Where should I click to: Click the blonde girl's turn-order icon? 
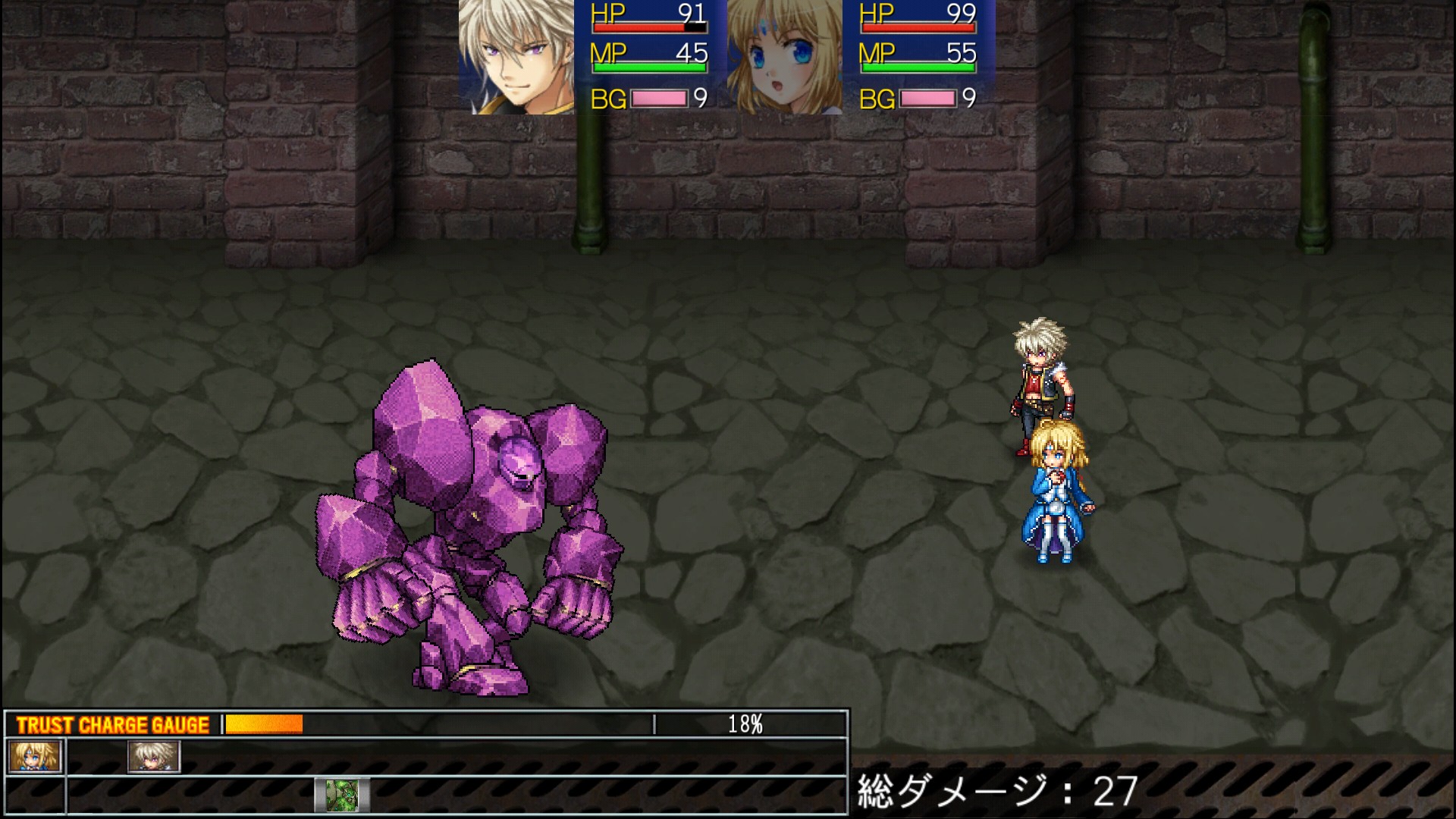pos(35,756)
